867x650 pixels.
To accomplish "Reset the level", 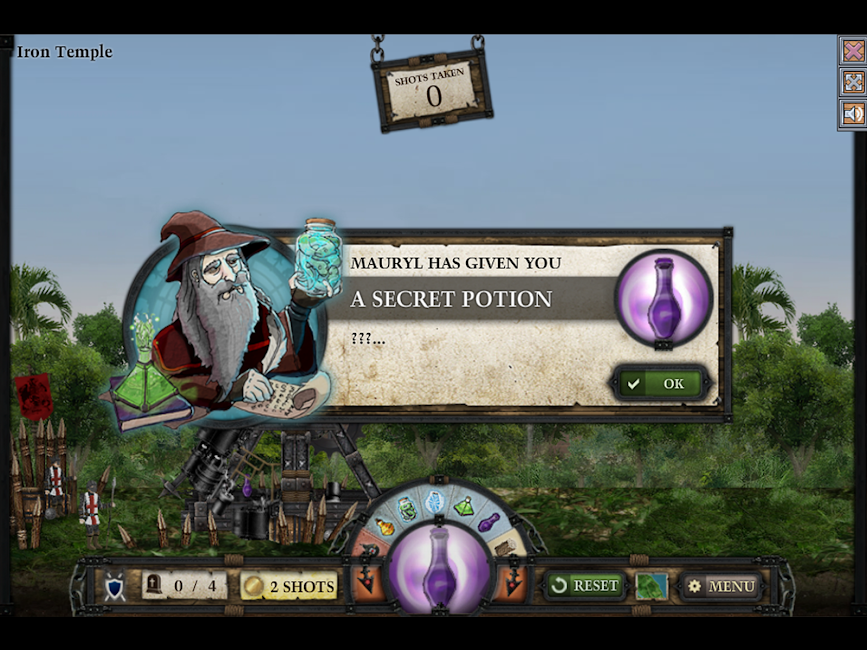I will (x=584, y=585).
